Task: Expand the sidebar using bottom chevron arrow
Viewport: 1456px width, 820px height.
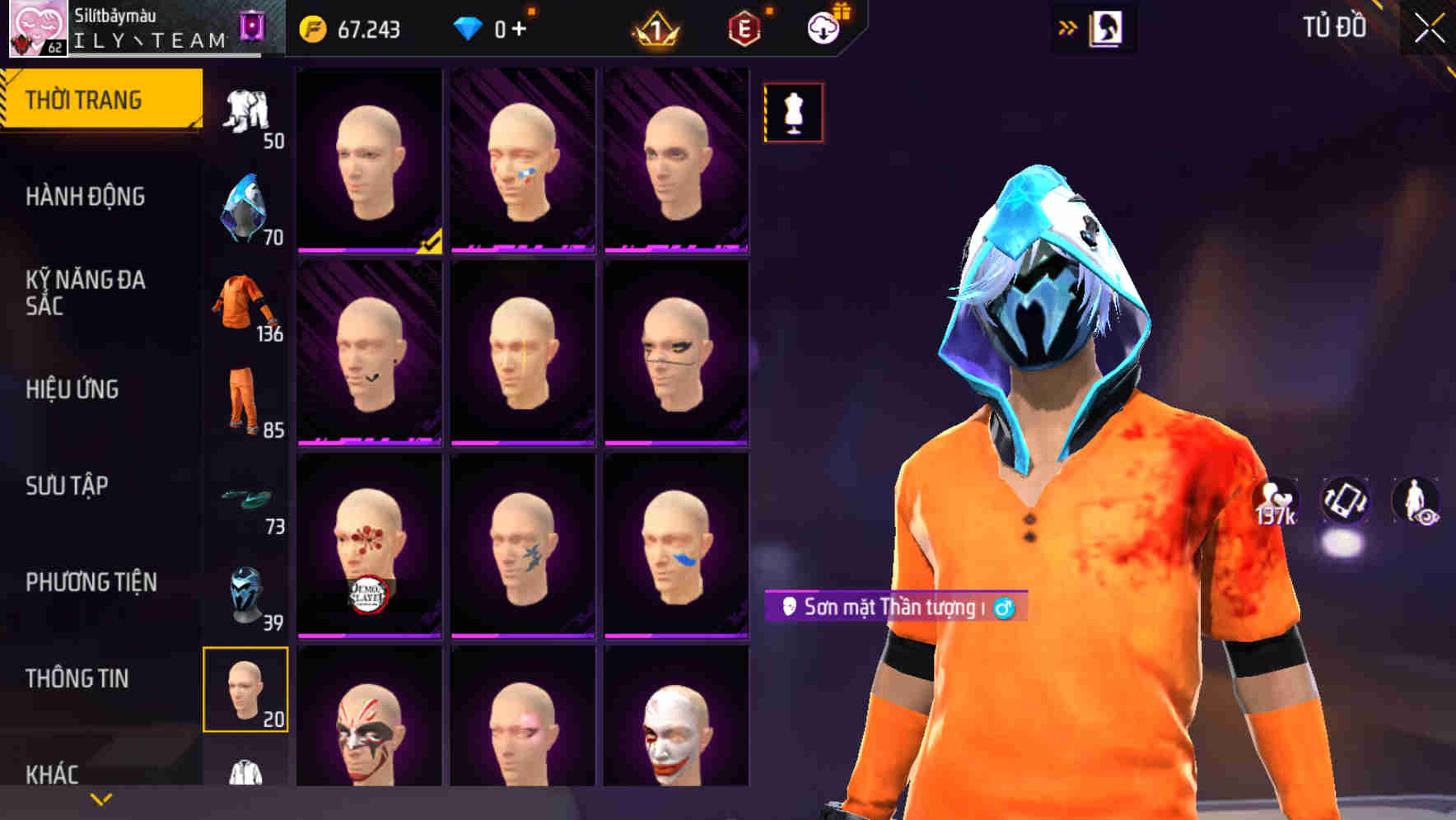Action: coord(99,799)
